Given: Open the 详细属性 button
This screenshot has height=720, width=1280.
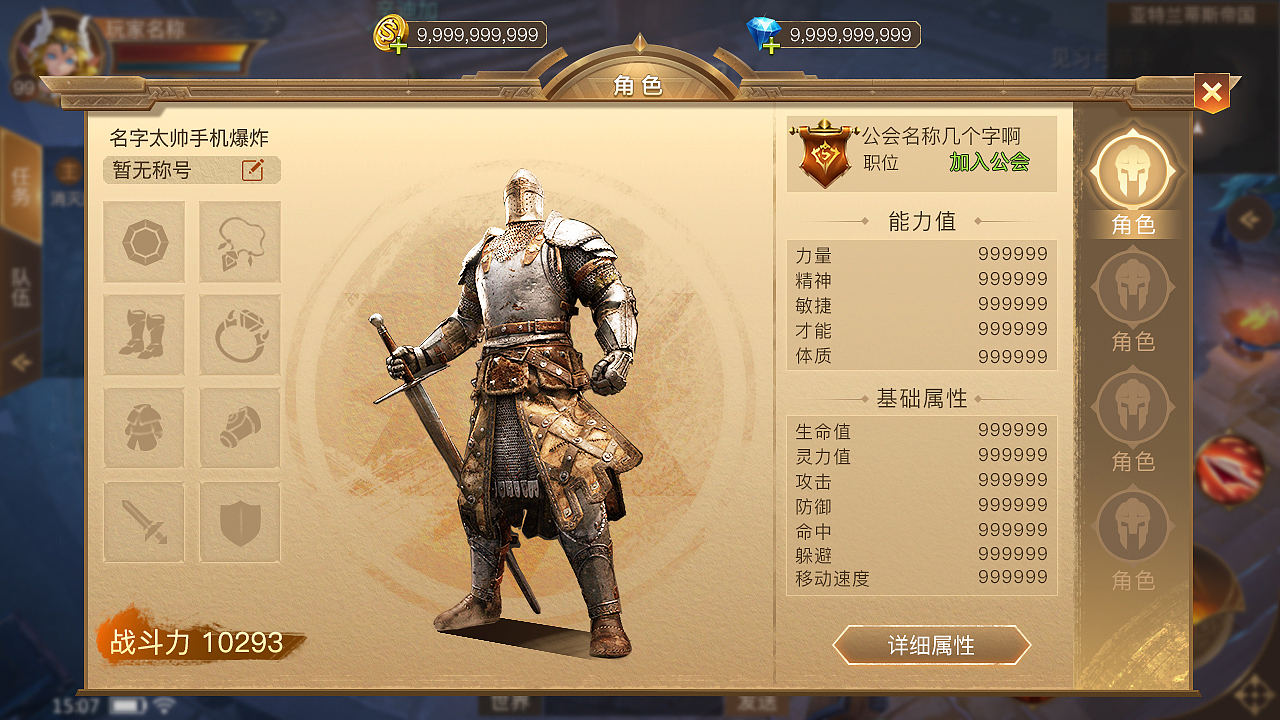Looking at the screenshot, I should coord(932,645).
